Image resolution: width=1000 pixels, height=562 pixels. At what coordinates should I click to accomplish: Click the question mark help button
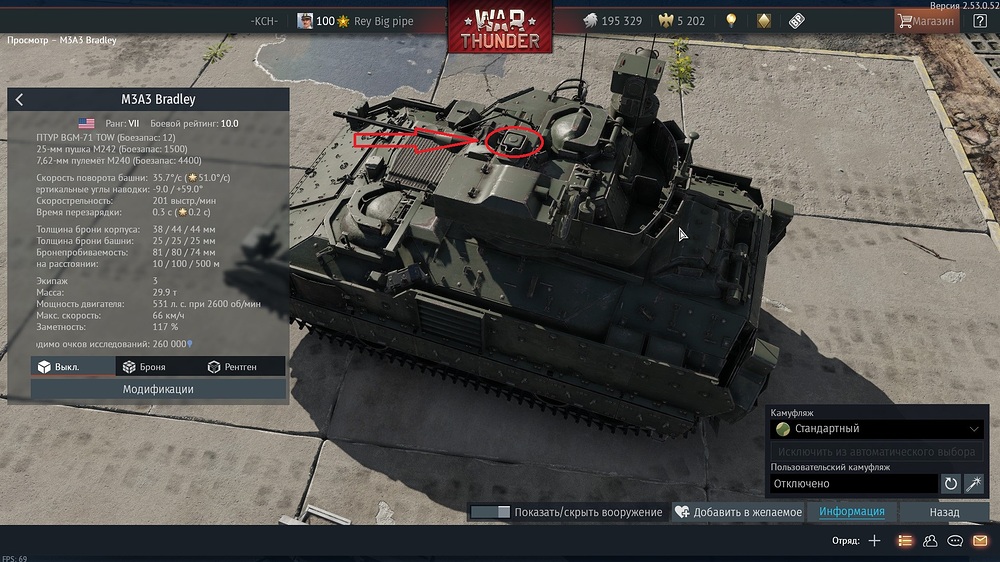tap(980, 20)
